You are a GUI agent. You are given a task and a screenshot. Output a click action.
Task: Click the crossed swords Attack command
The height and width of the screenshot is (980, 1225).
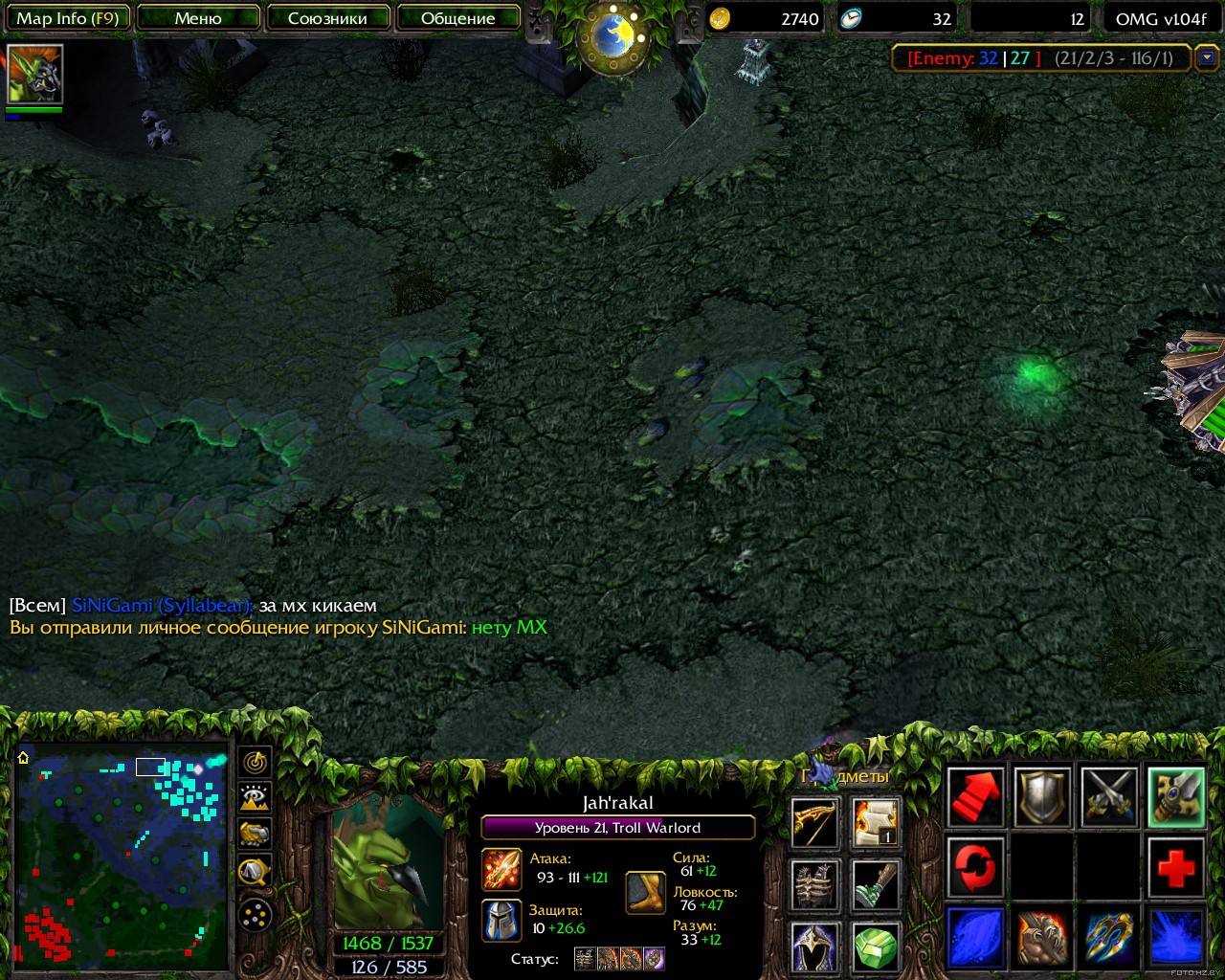[x=1109, y=796]
